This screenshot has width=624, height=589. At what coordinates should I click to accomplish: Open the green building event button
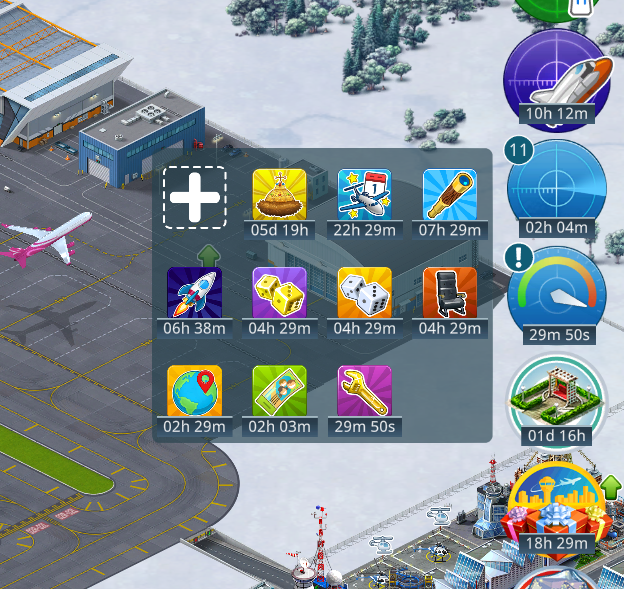[x=556, y=398]
